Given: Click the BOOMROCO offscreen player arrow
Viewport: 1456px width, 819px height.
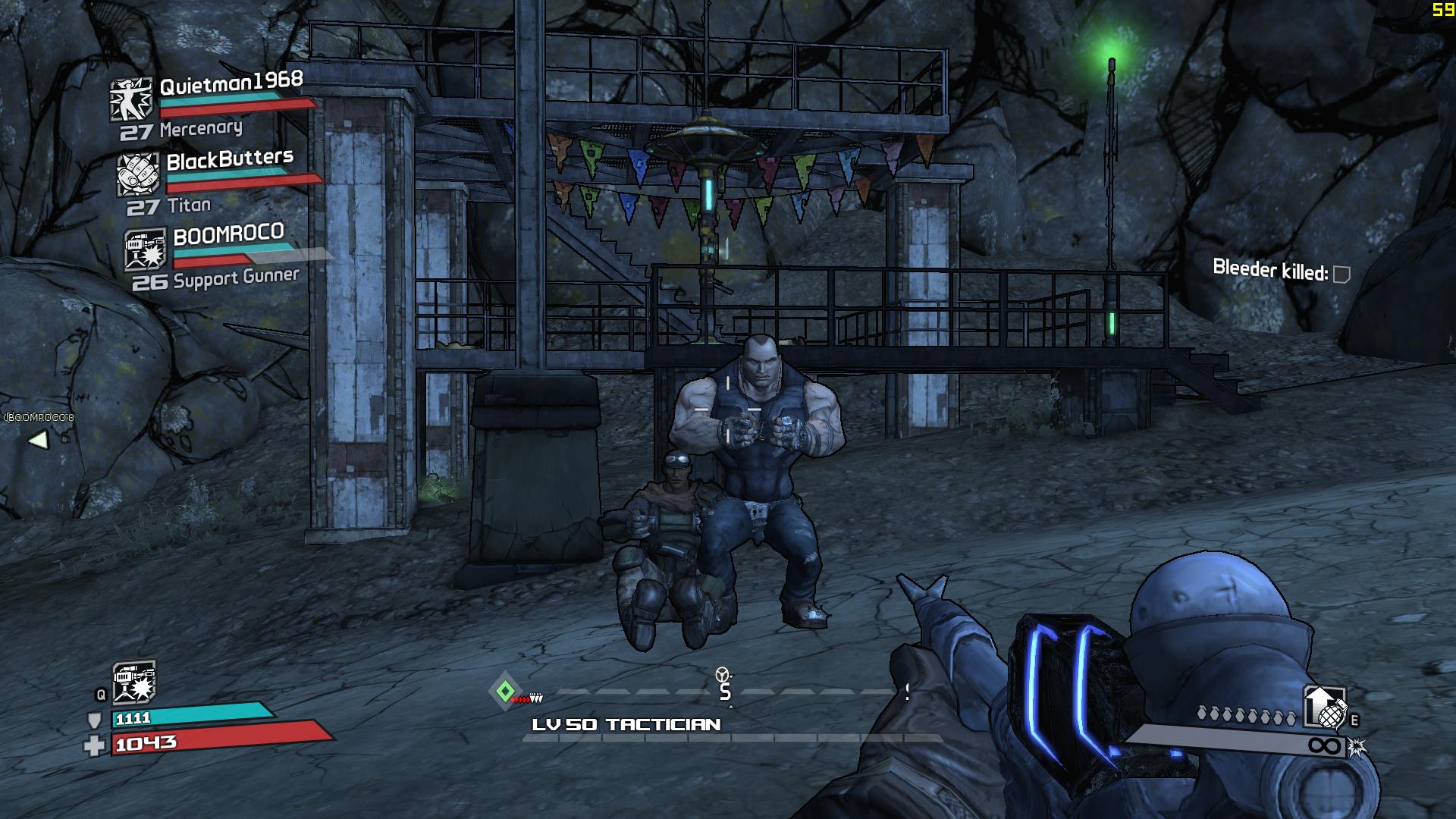Looking at the screenshot, I should 37,439.
